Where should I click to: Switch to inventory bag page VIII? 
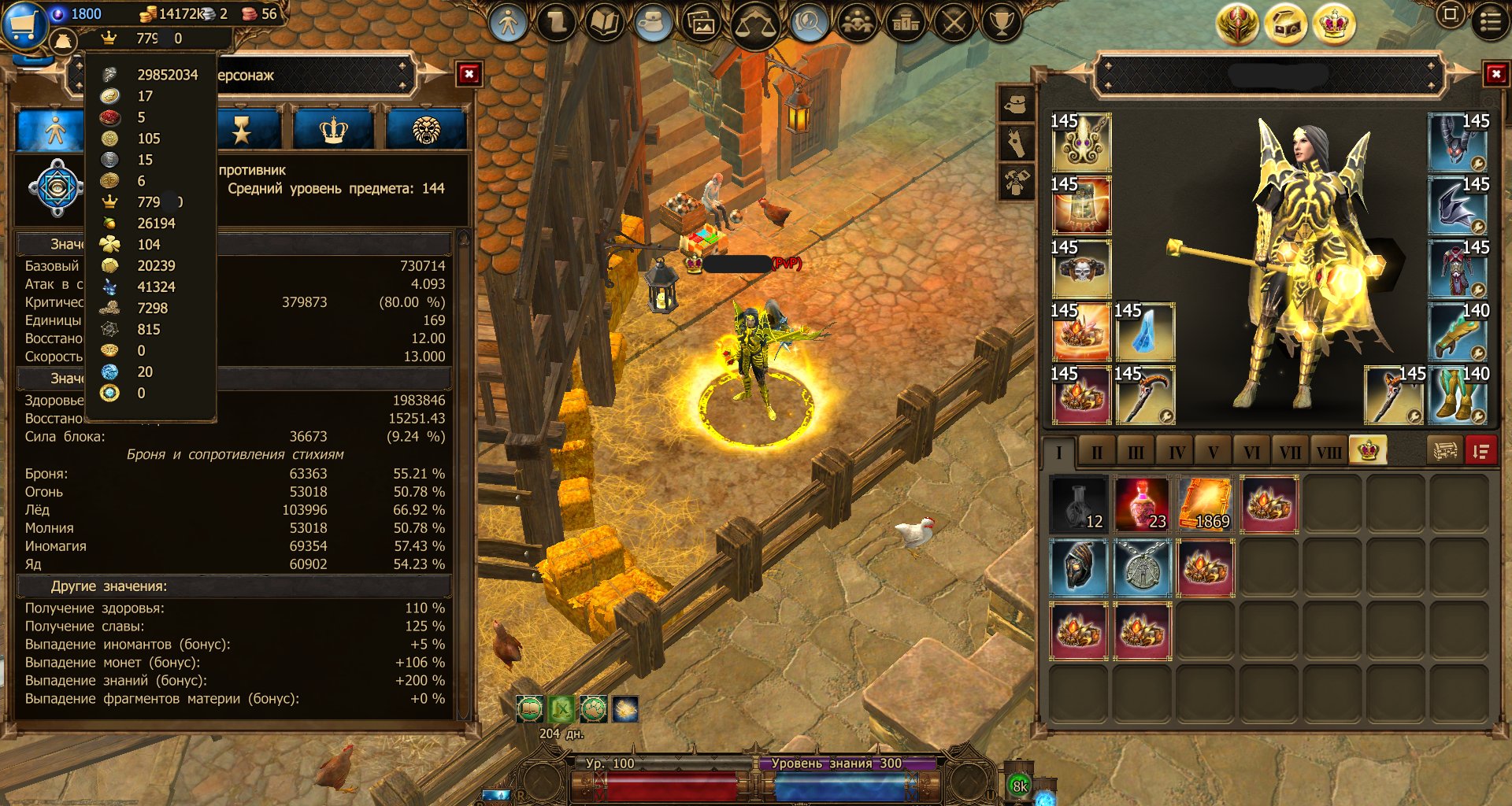pos(1329,453)
